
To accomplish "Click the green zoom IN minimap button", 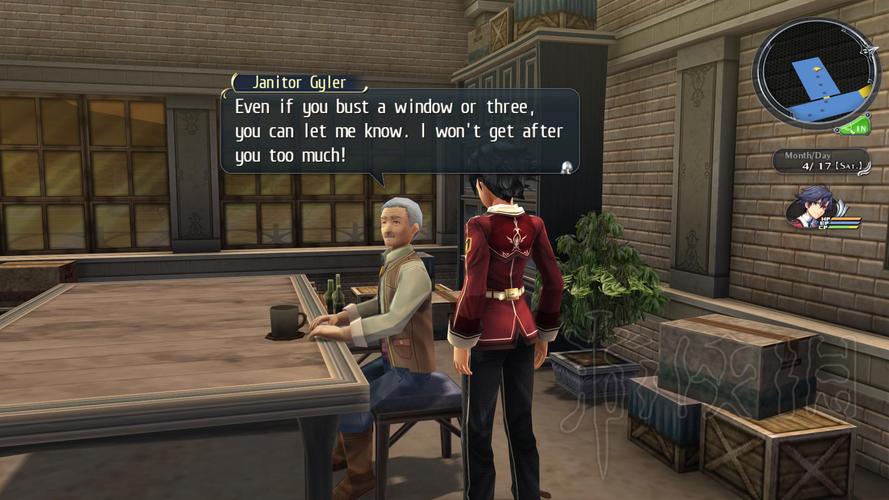I will click(854, 127).
